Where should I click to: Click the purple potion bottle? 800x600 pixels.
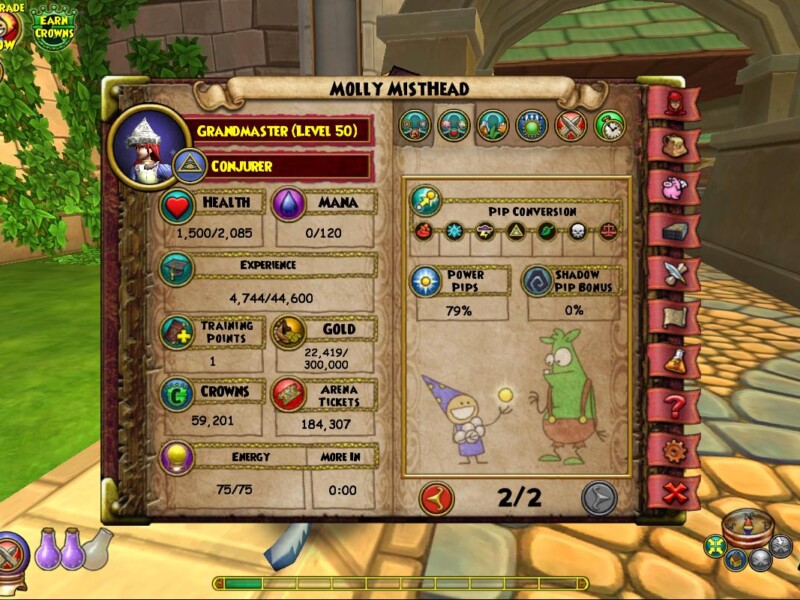[48, 549]
